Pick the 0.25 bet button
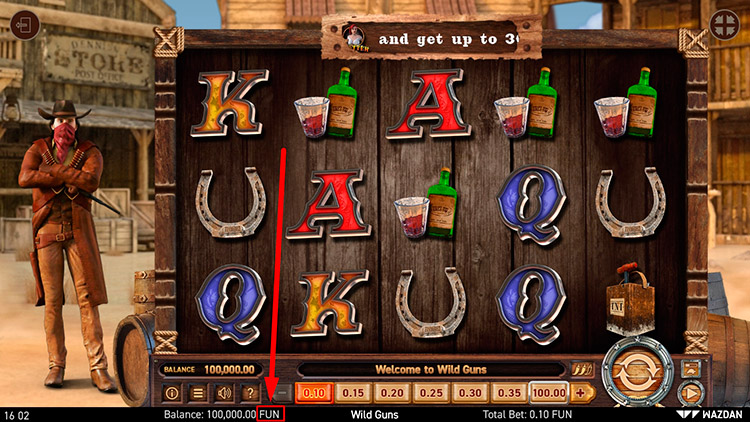This screenshot has height=422, width=750. (x=430, y=393)
